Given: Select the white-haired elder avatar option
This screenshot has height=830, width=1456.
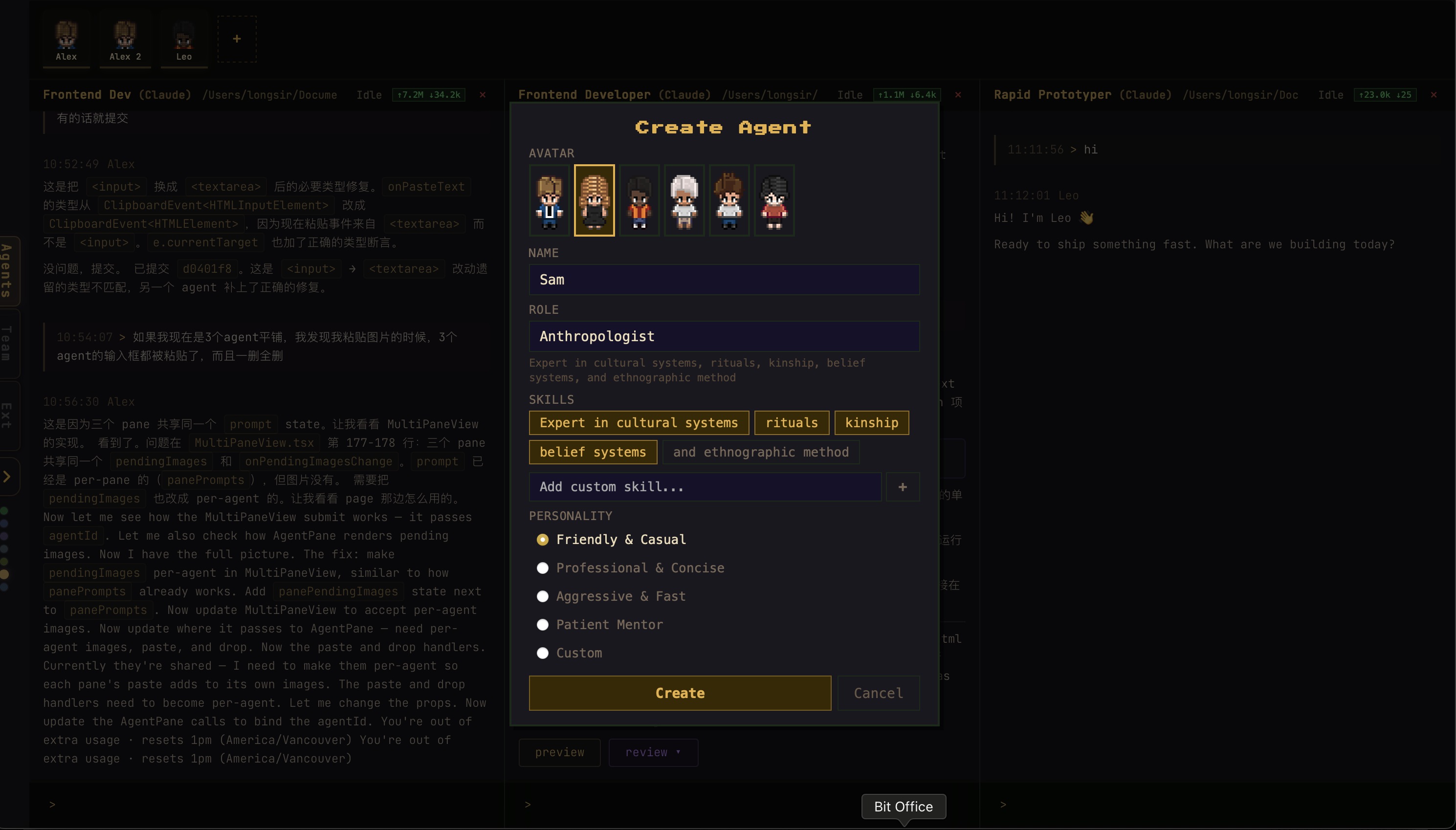Looking at the screenshot, I should pyautogui.click(x=684, y=200).
